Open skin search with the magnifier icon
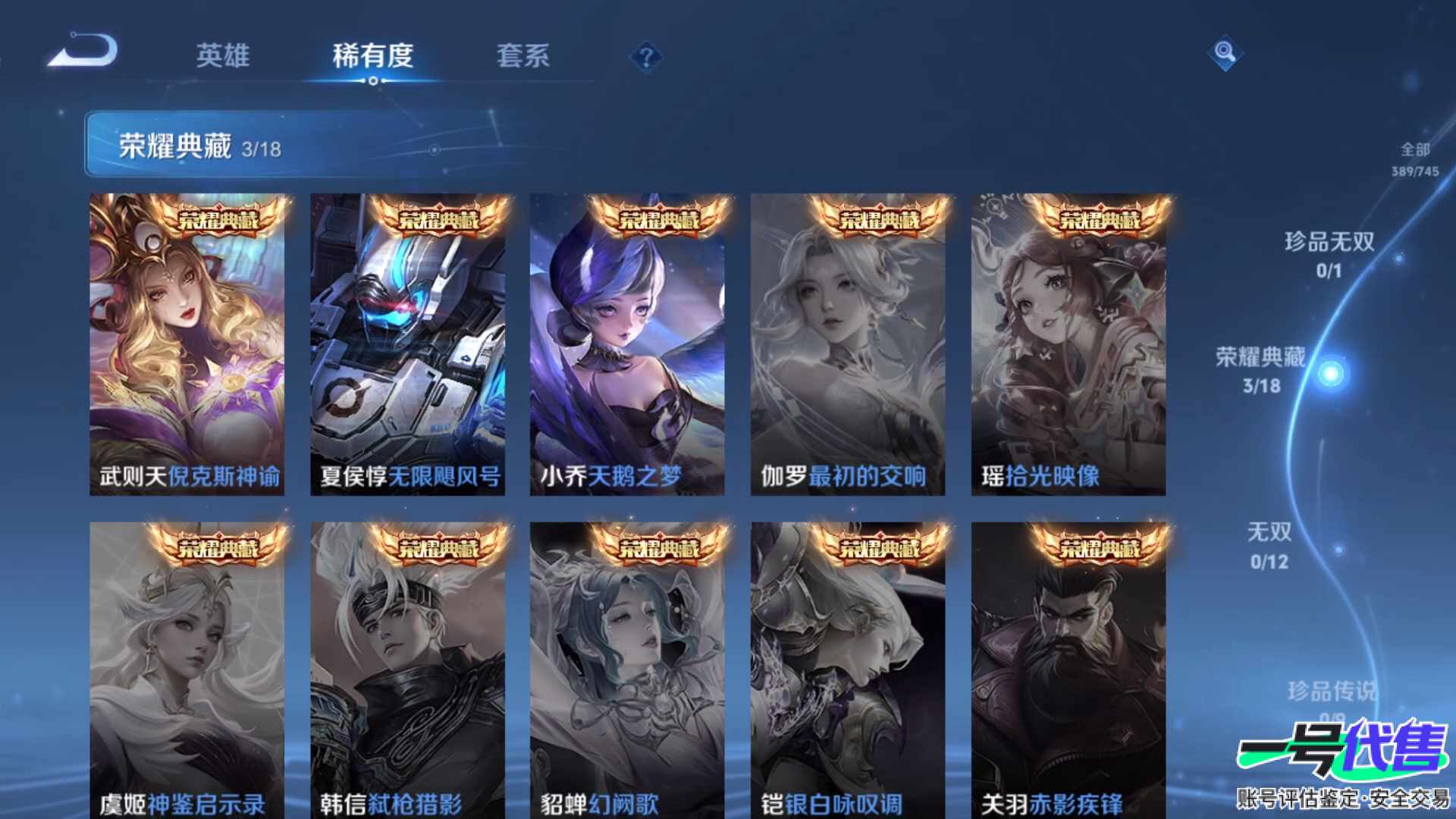 coord(1225,52)
